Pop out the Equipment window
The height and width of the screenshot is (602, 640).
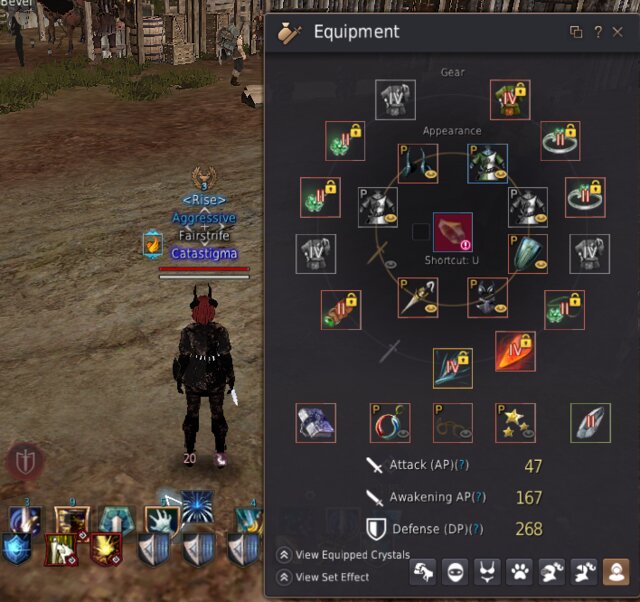pos(576,32)
